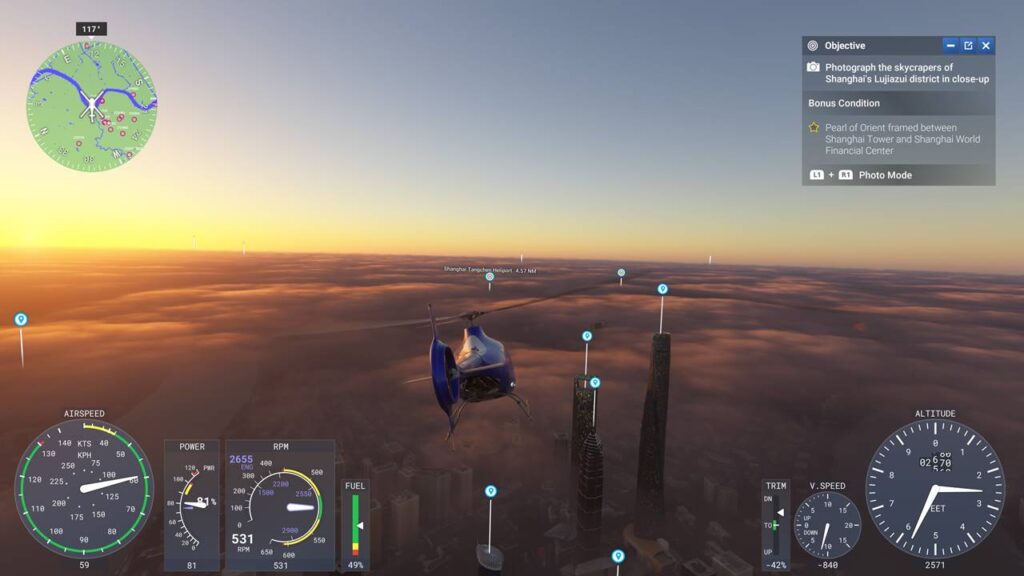Open the circular navigation minimap
The height and width of the screenshot is (576, 1024).
pyautogui.click(x=92, y=106)
